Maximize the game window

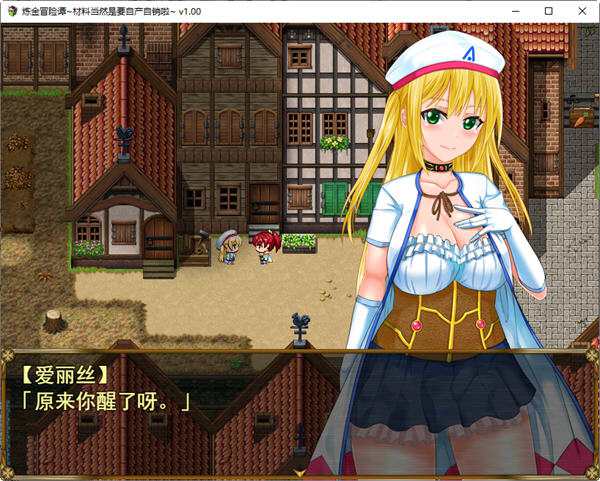coord(548,10)
